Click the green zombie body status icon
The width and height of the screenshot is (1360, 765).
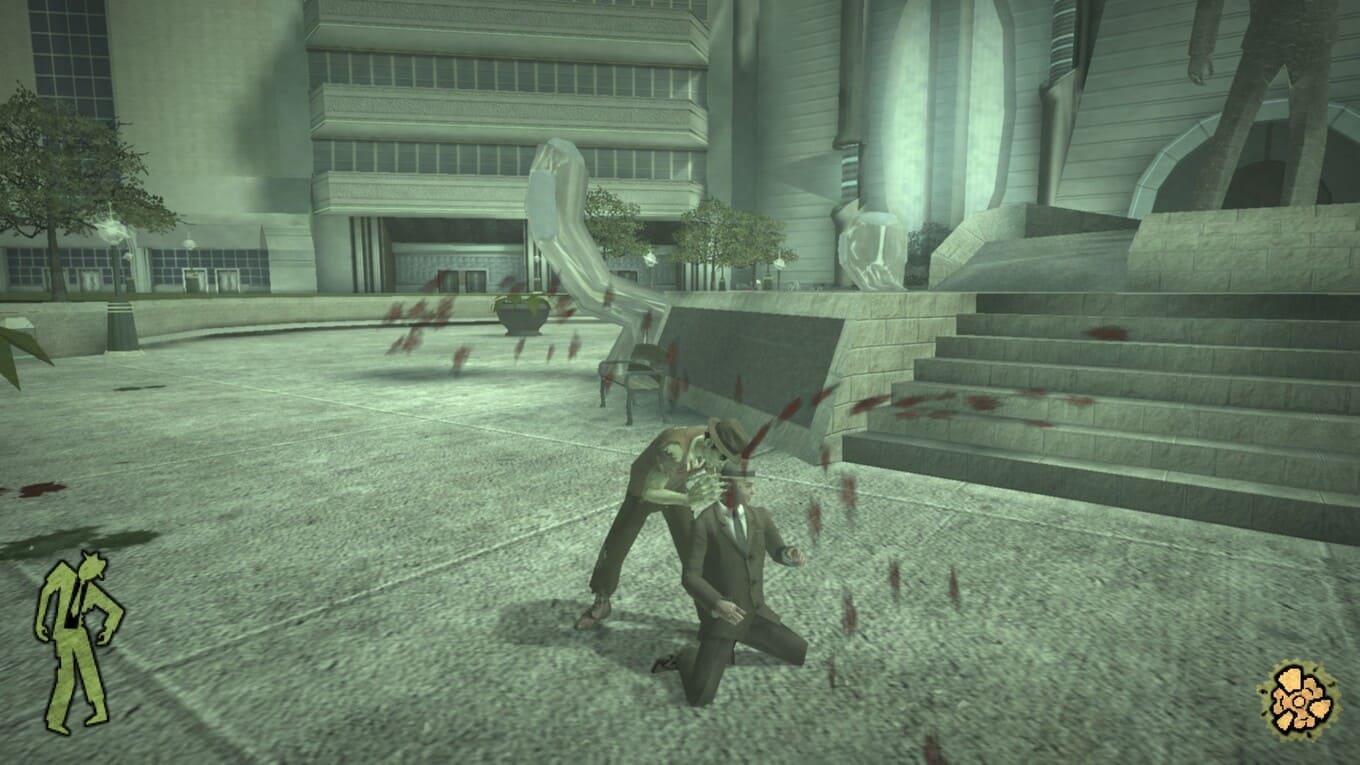point(77,638)
